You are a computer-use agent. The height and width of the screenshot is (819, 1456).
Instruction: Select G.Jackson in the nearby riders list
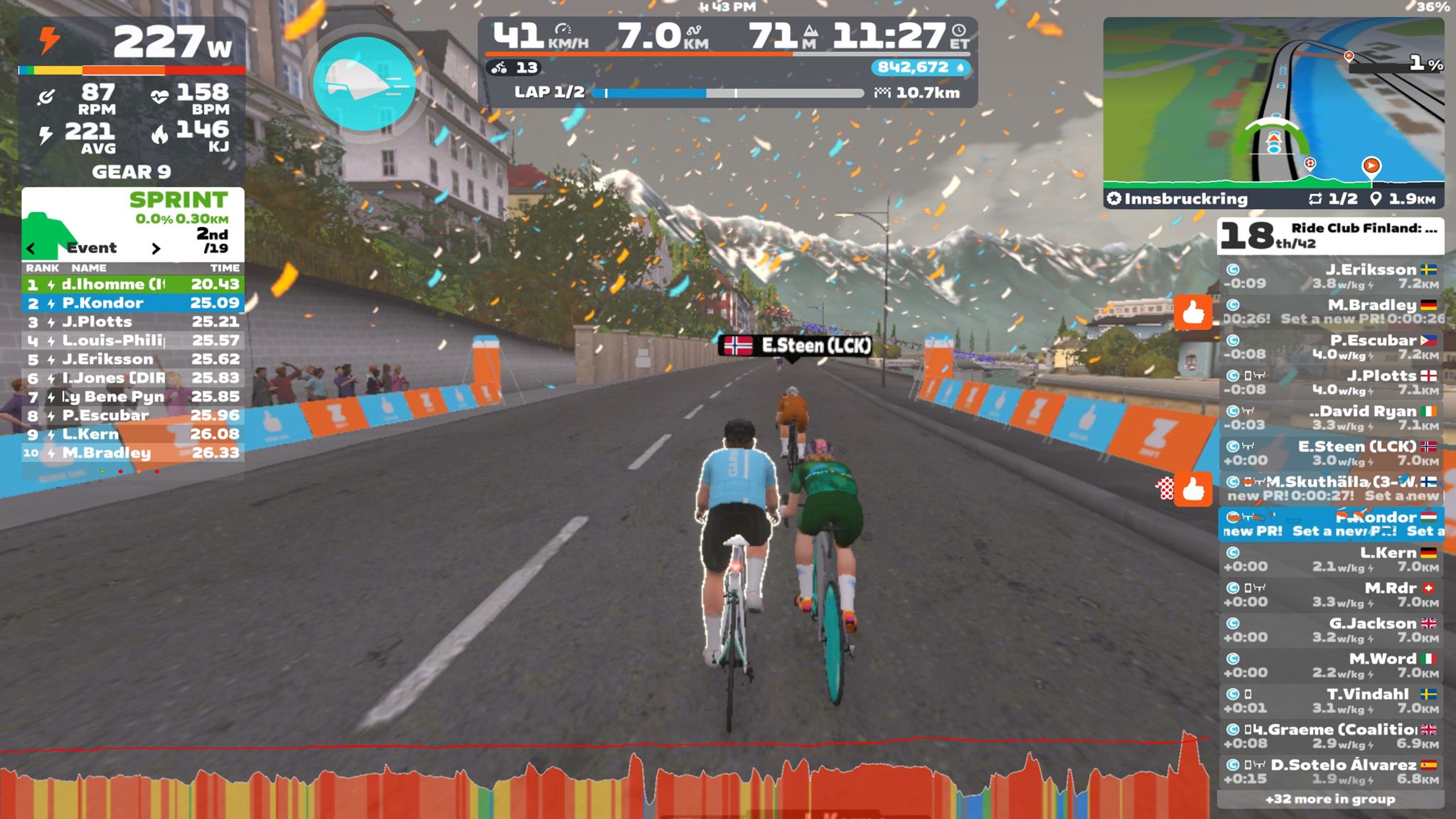click(x=1330, y=631)
